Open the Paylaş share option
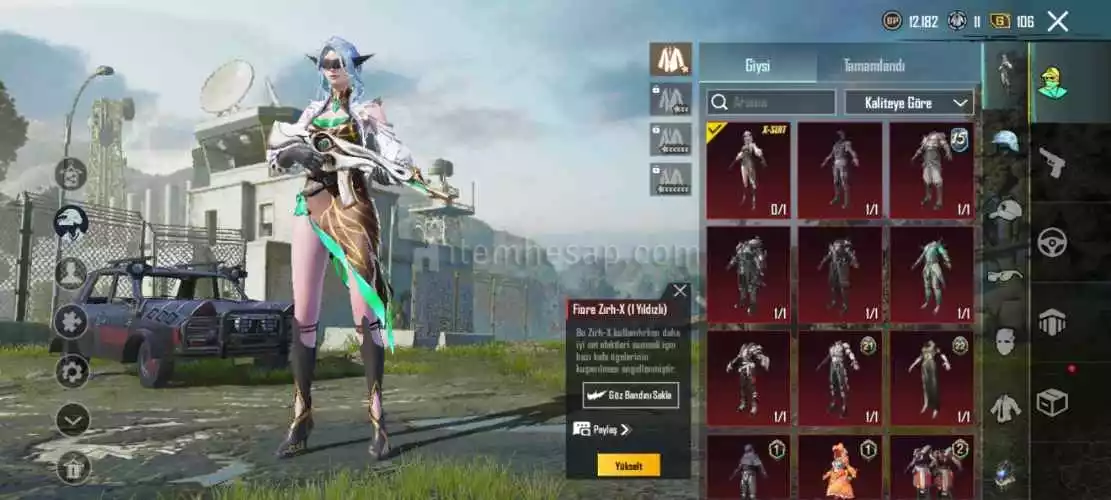 point(603,429)
